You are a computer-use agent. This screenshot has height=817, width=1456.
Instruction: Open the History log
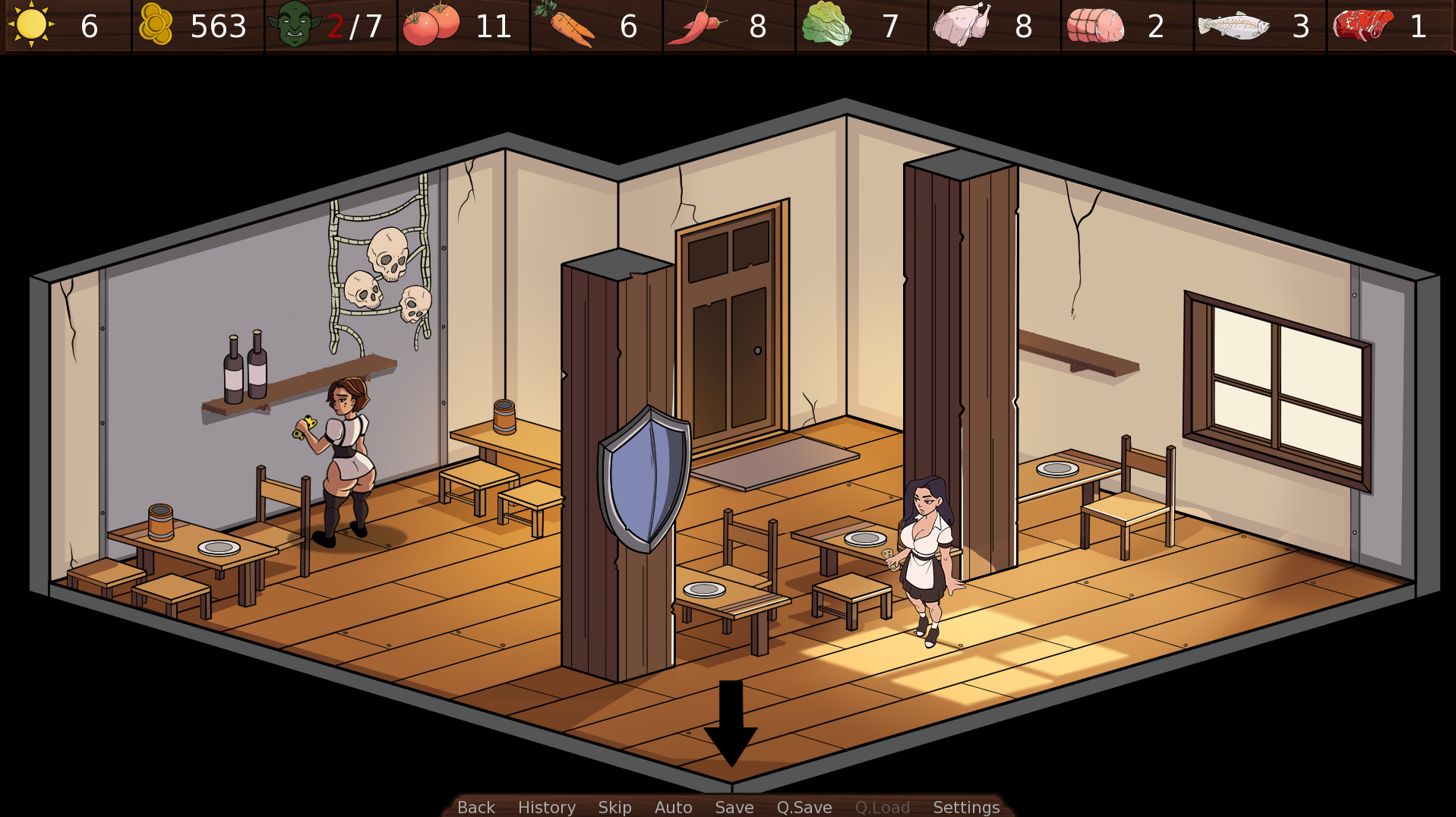point(546,807)
